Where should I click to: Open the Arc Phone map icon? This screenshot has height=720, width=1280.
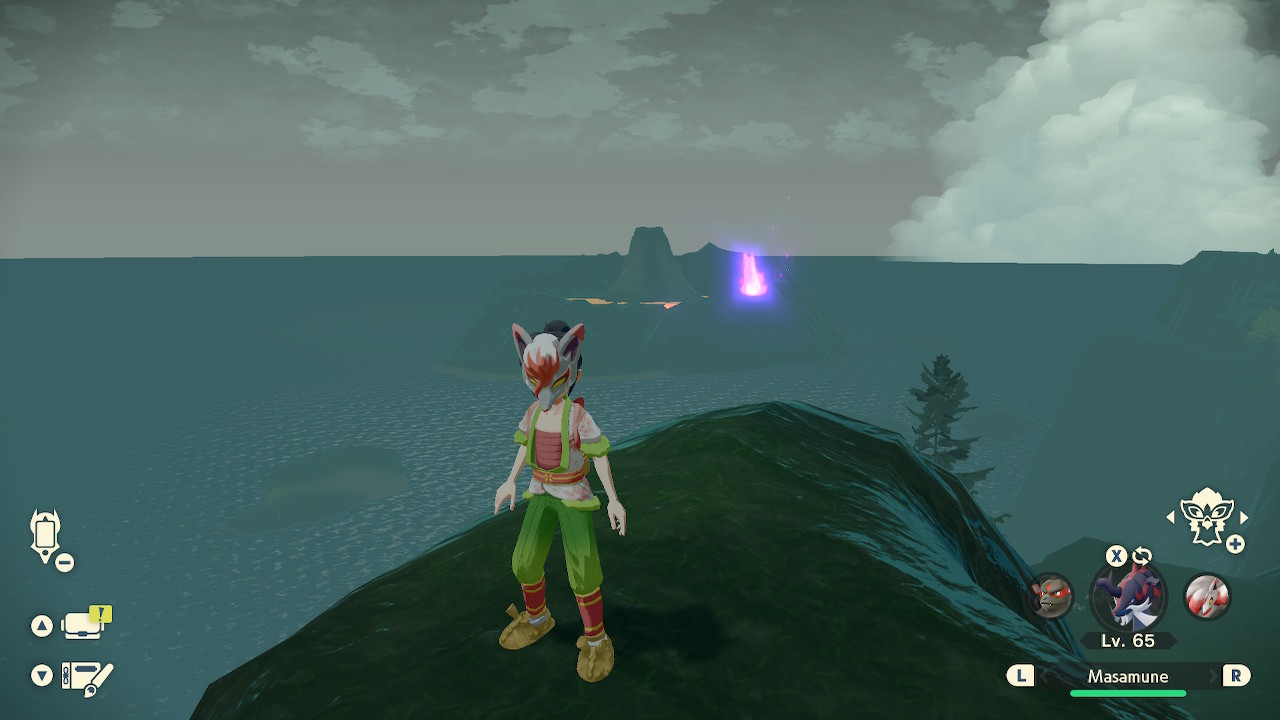[46, 535]
